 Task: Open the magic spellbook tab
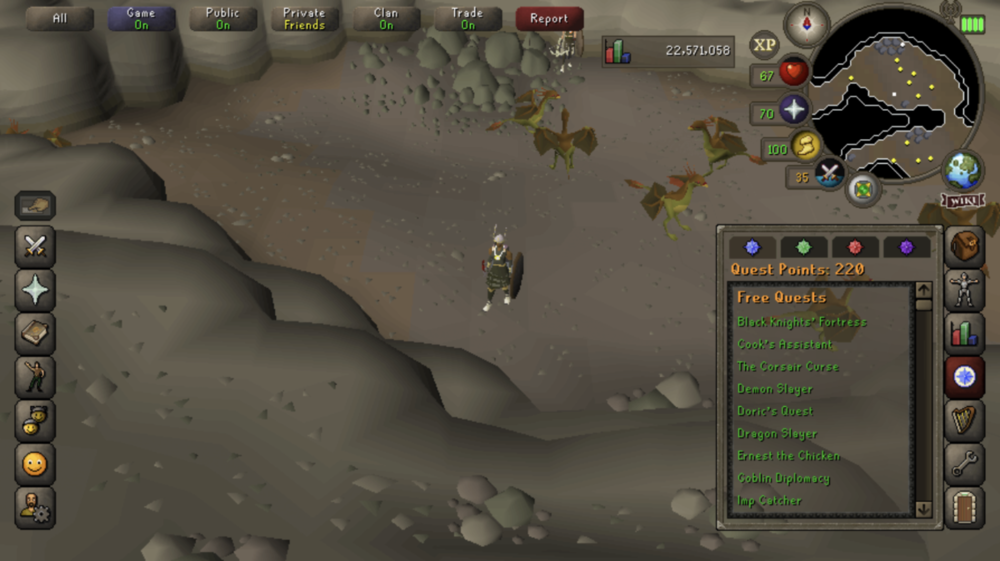point(35,290)
